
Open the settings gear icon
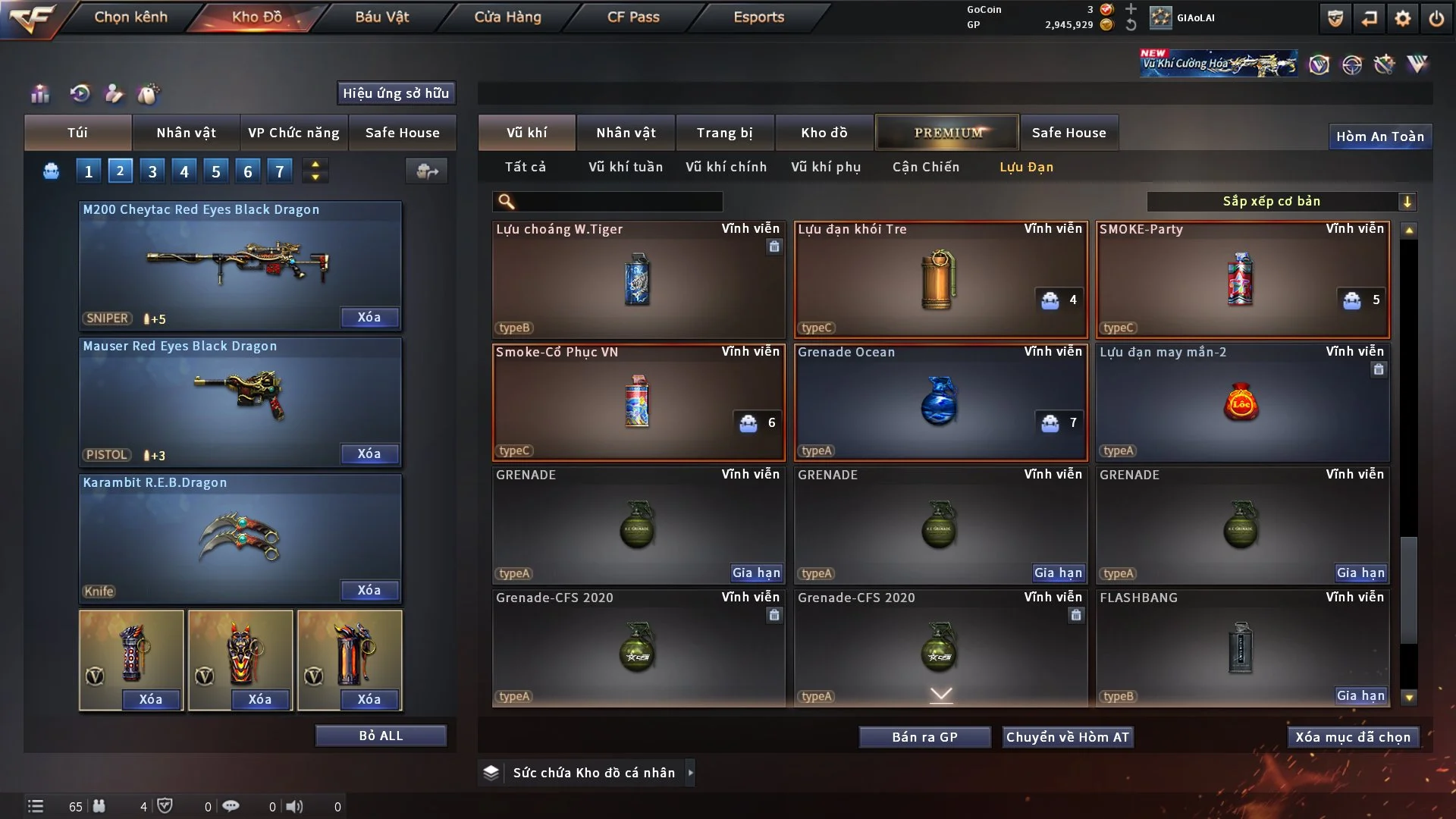tap(1403, 18)
